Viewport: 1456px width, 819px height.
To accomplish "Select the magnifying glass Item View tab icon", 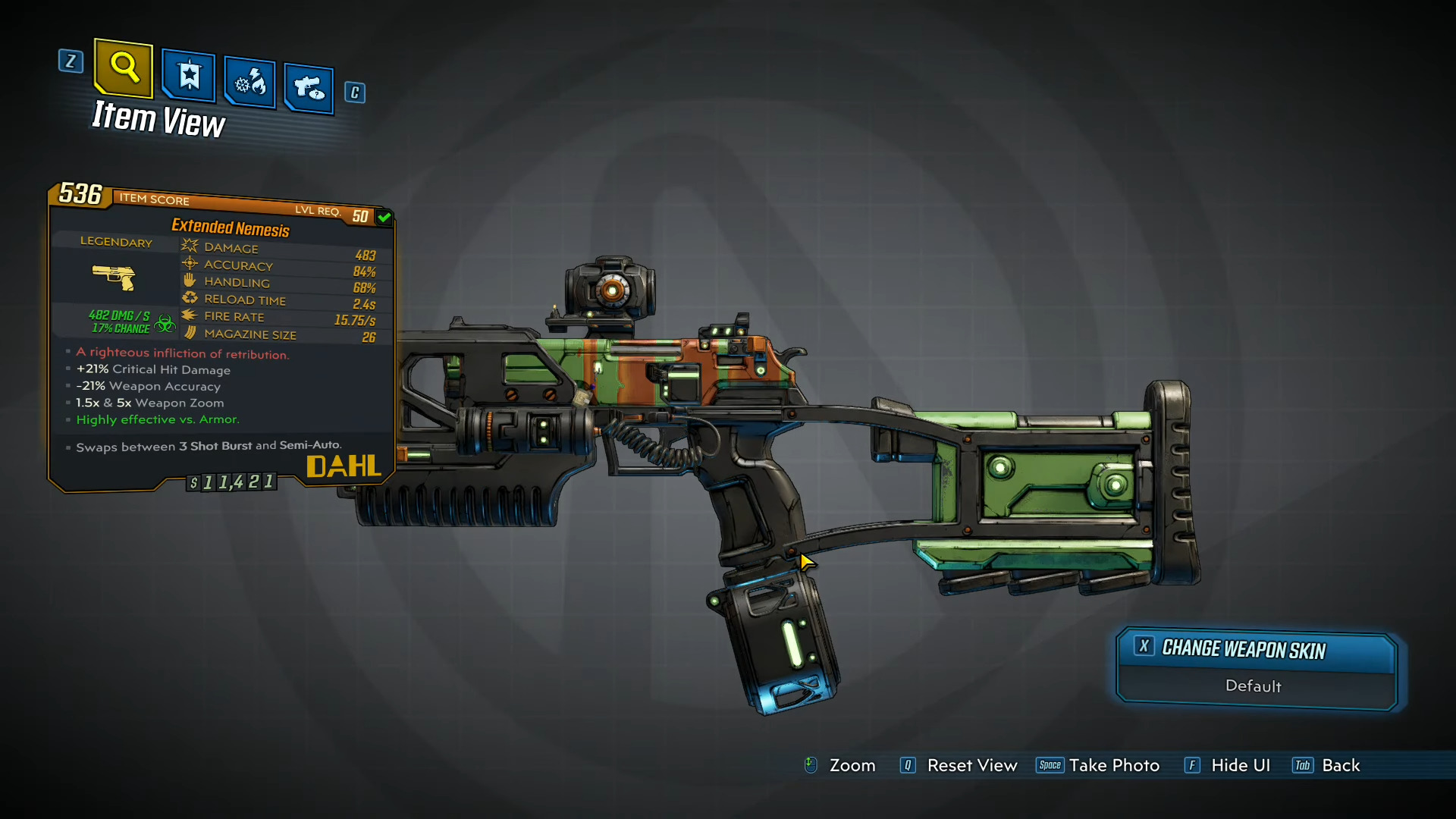I will (123, 68).
